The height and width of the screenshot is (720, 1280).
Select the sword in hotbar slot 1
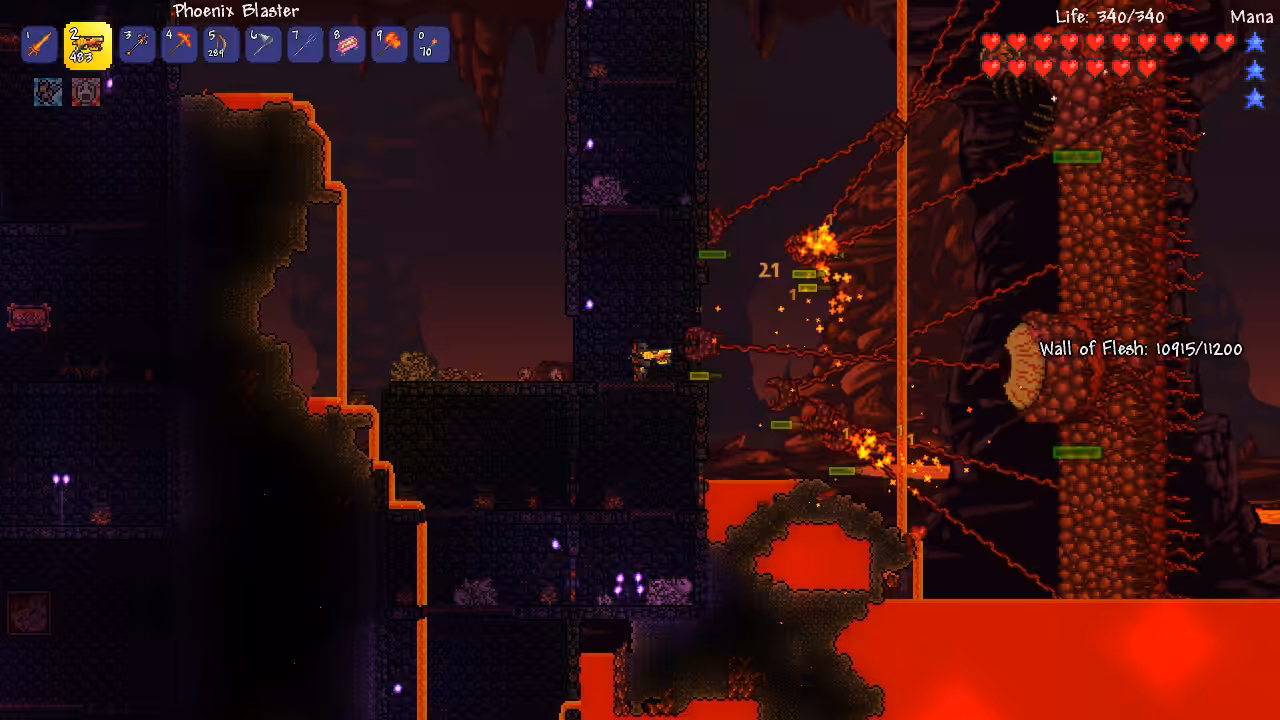click(x=38, y=45)
